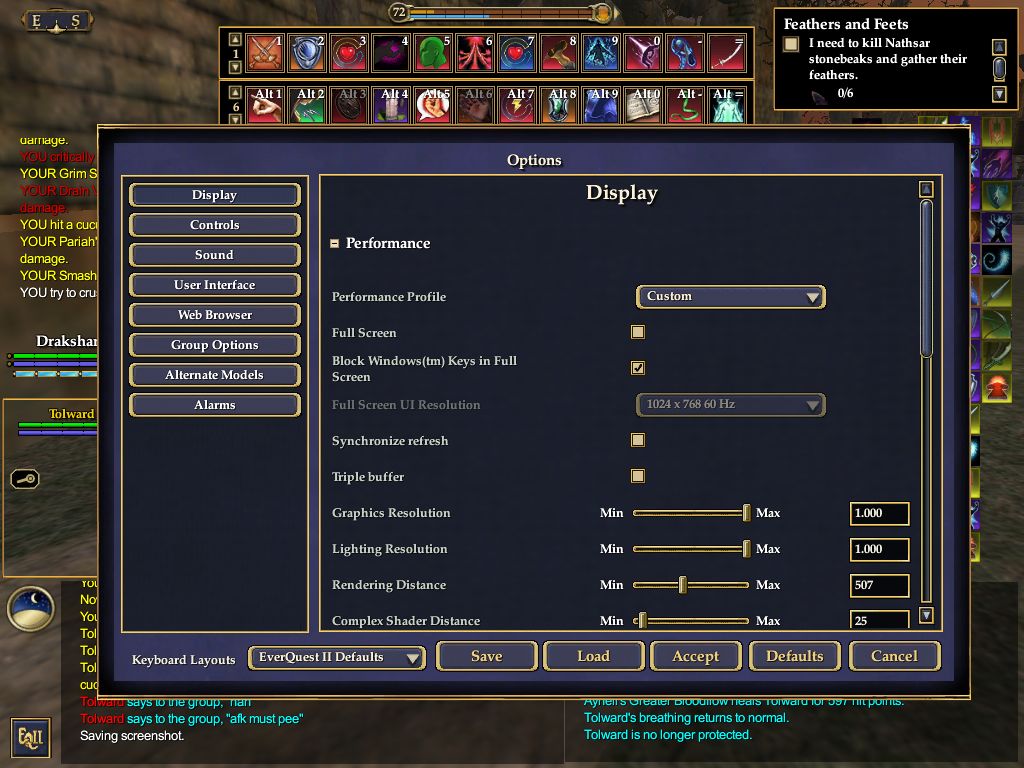Click the Graphics Resolution value field
The image size is (1024, 768).
point(879,513)
